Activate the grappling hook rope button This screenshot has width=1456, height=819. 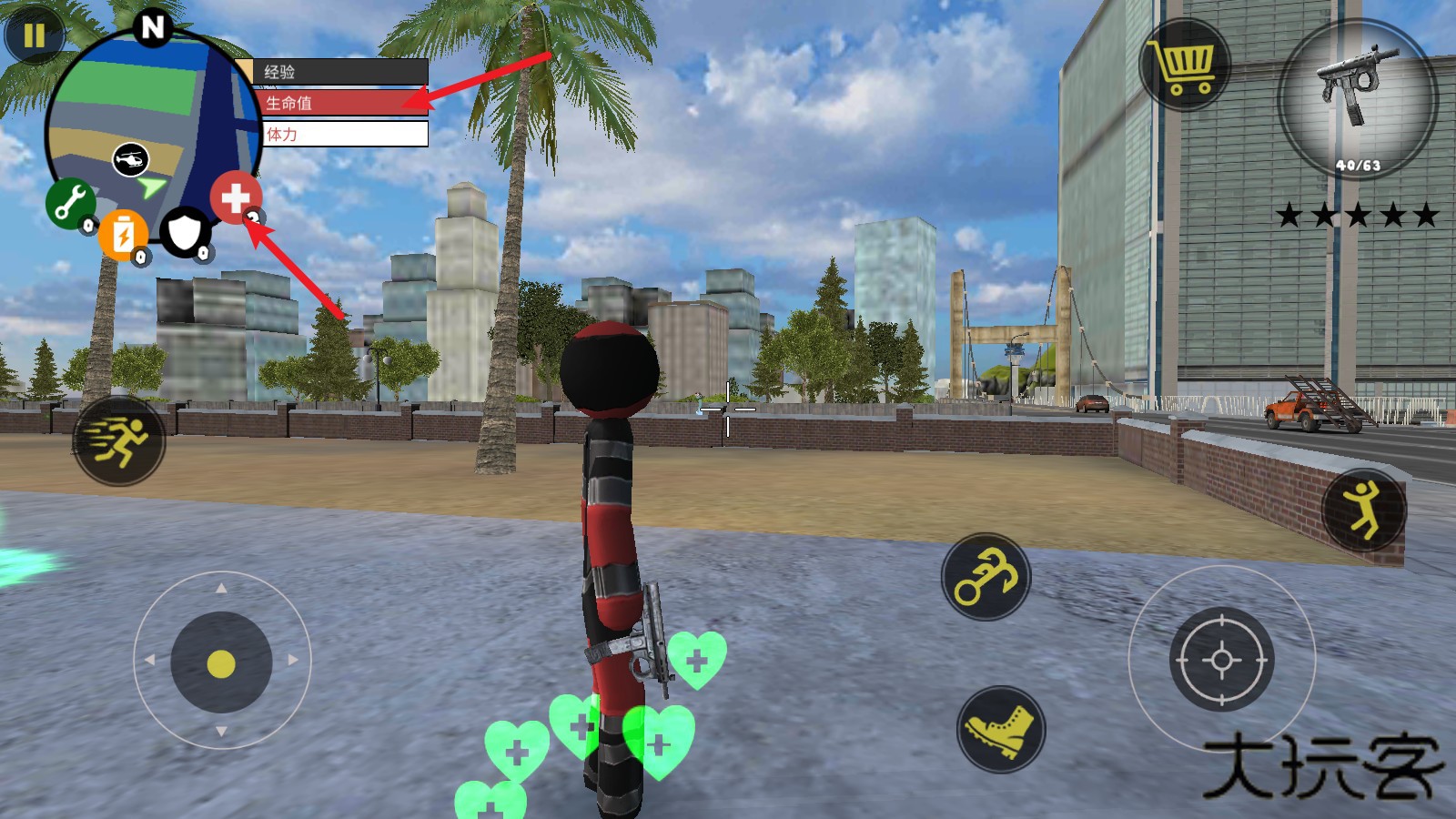tap(986, 578)
